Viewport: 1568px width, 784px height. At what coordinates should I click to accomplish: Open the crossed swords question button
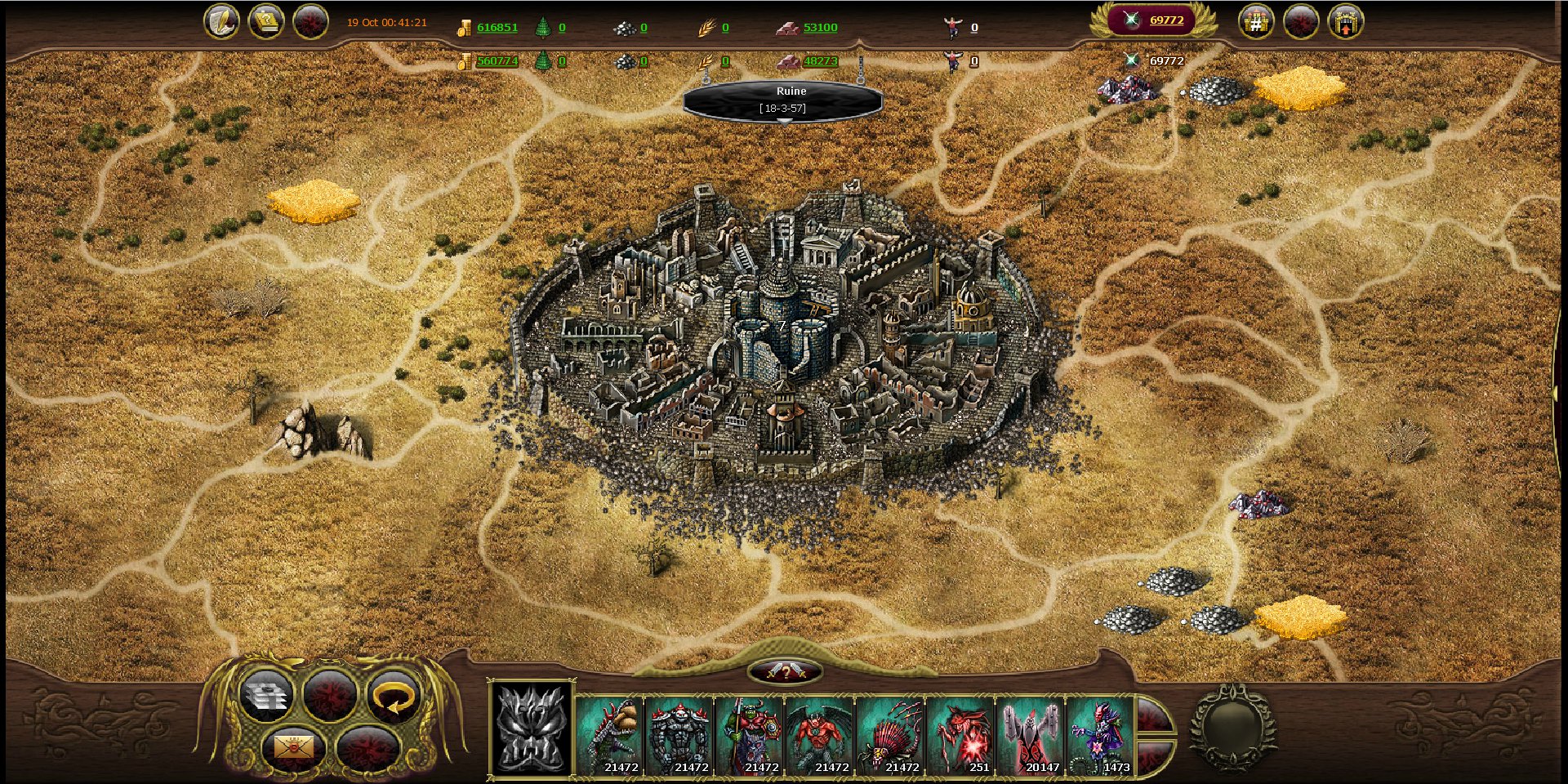(785, 672)
